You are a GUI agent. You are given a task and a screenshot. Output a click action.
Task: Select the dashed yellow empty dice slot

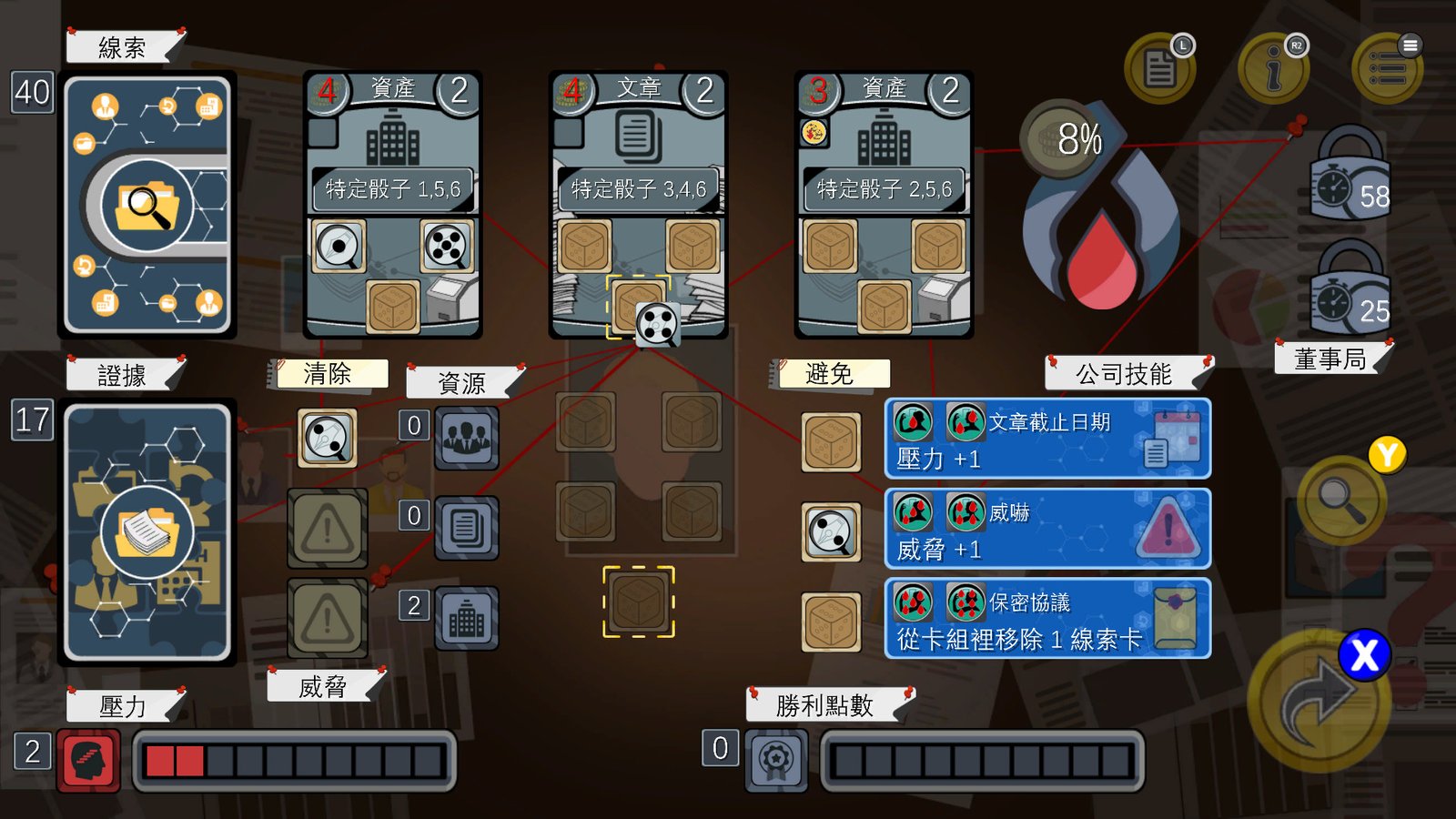click(x=640, y=604)
